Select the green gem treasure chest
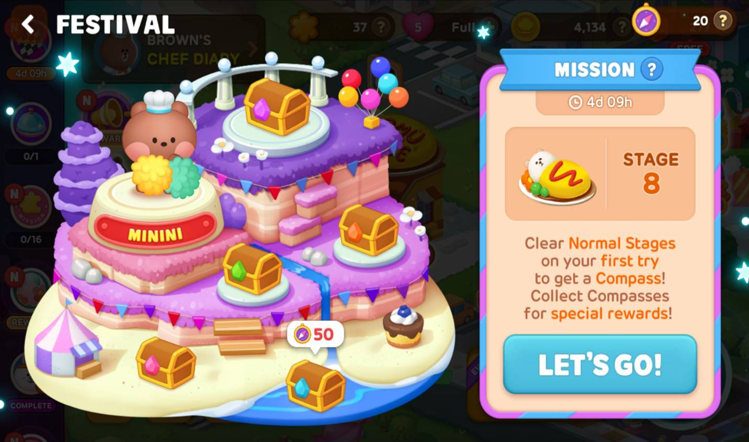The height and width of the screenshot is (442, 749). click(x=252, y=270)
